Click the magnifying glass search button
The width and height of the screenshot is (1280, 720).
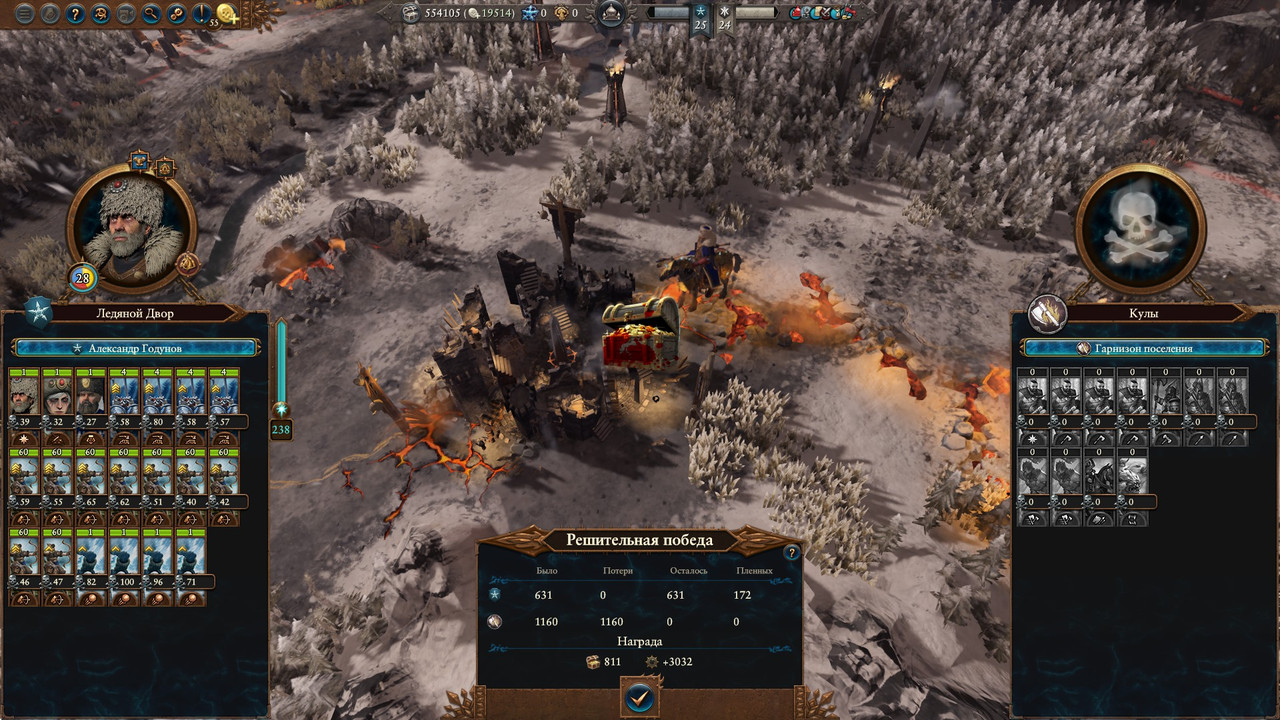click(152, 14)
